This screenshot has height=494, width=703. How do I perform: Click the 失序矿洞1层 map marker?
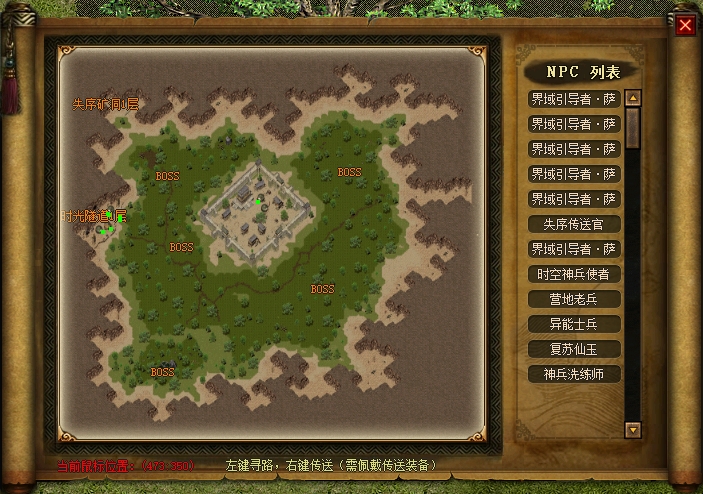point(105,104)
